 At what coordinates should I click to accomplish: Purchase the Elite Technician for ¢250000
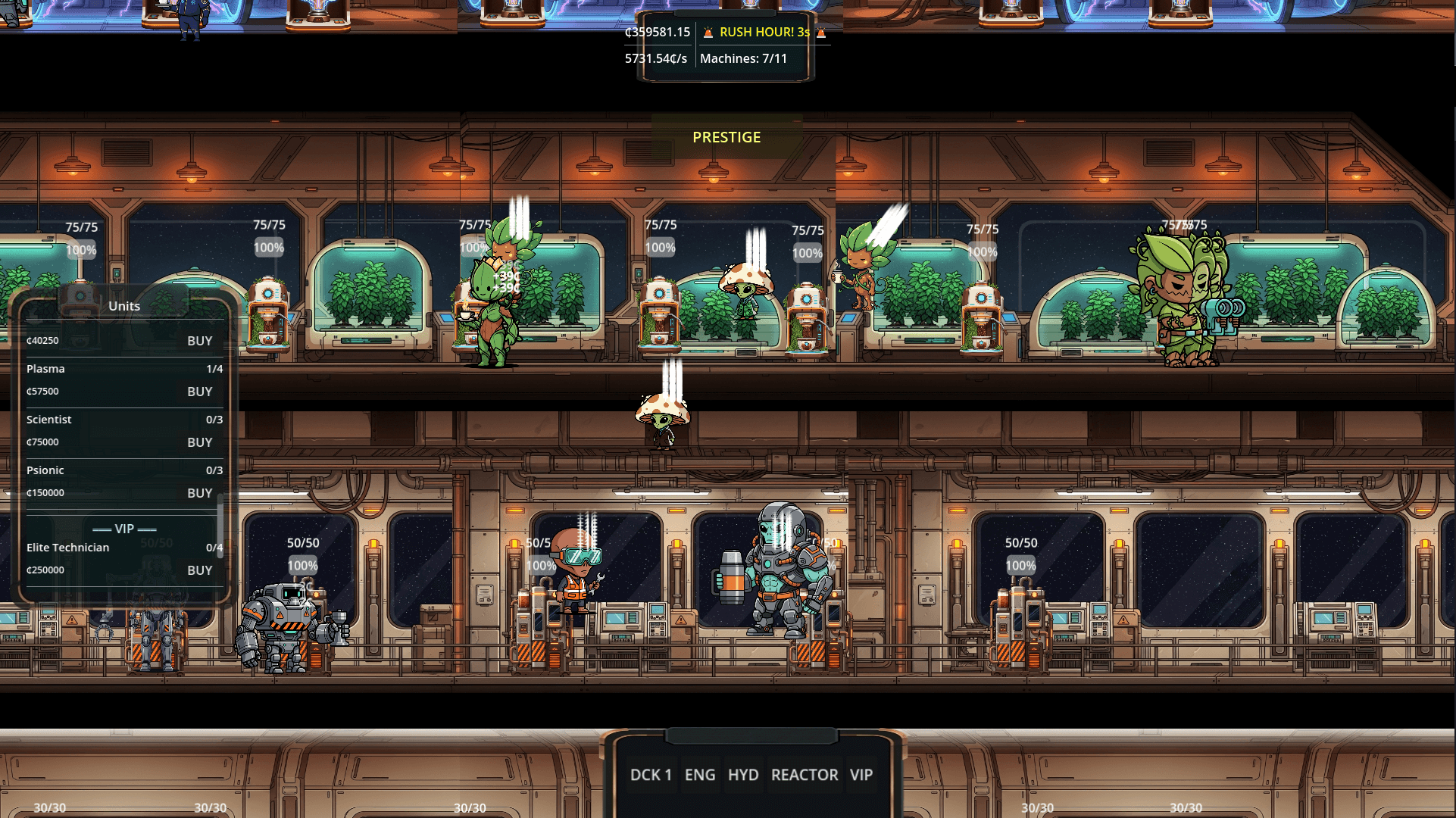[x=199, y=570]
